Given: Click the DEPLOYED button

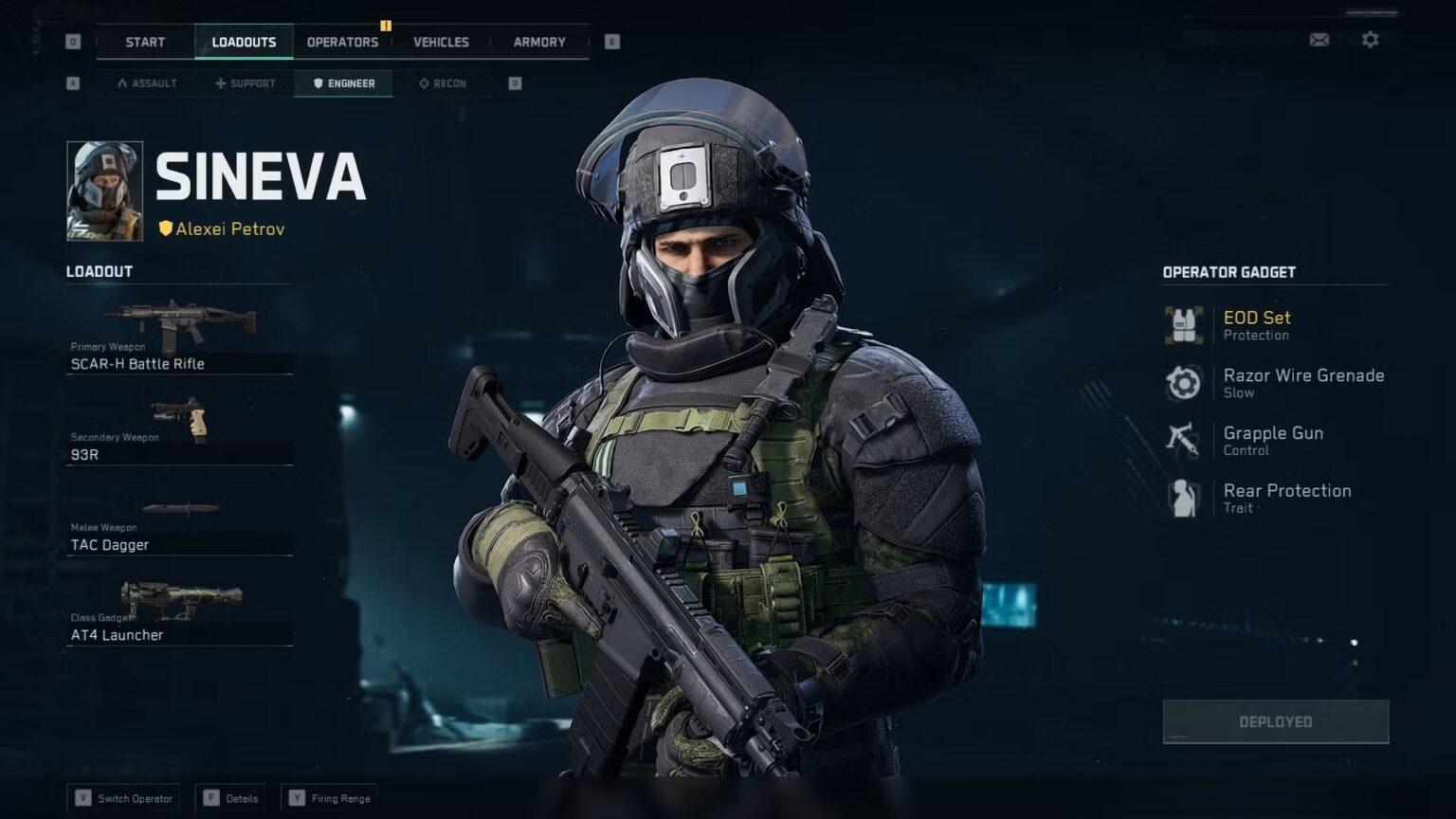Looking at the screenshot, I should pyautogui.click(x=1275, y=720).
